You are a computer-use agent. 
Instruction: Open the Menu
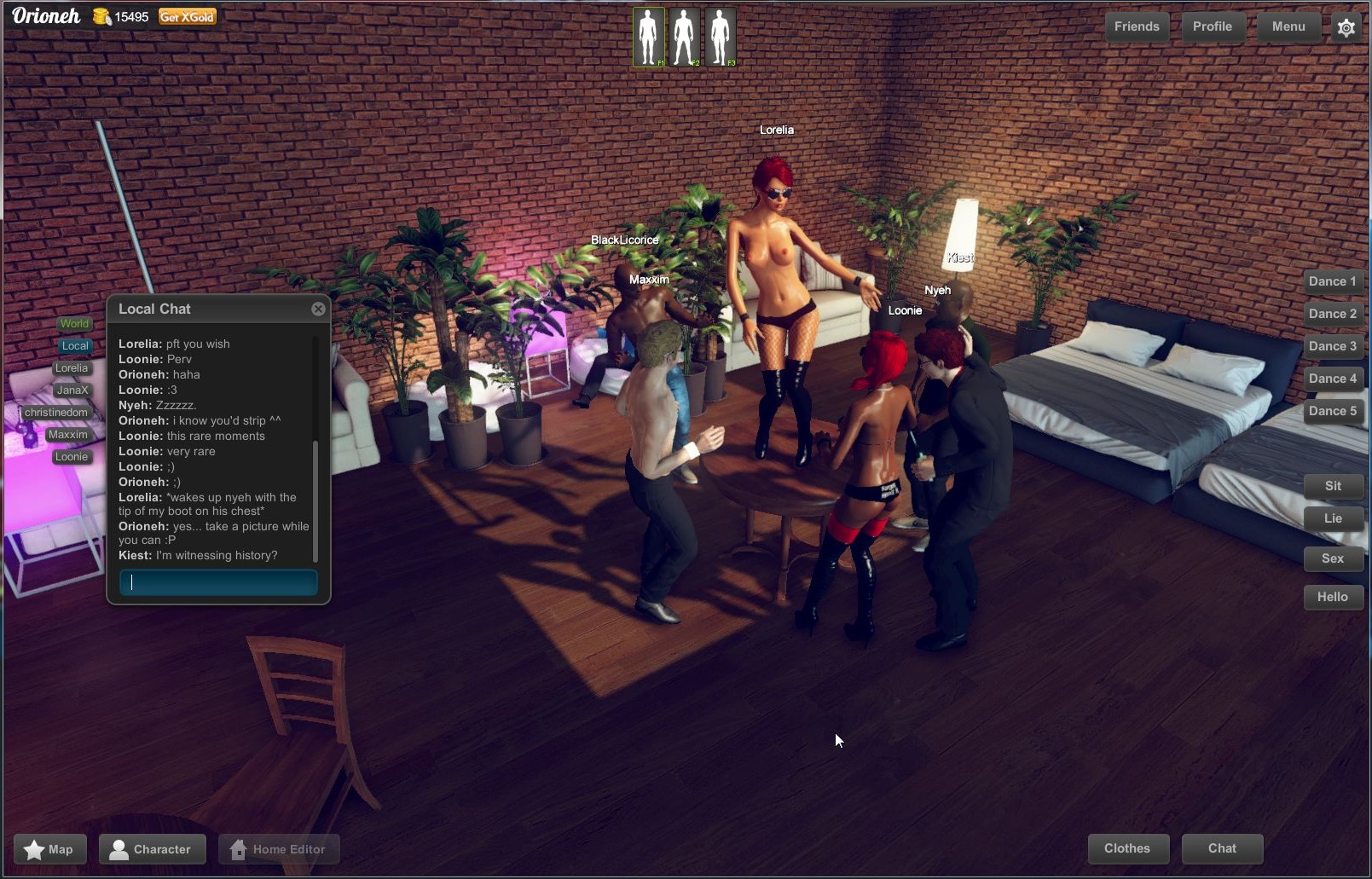pyautogui.click(x=1288, y=26)
